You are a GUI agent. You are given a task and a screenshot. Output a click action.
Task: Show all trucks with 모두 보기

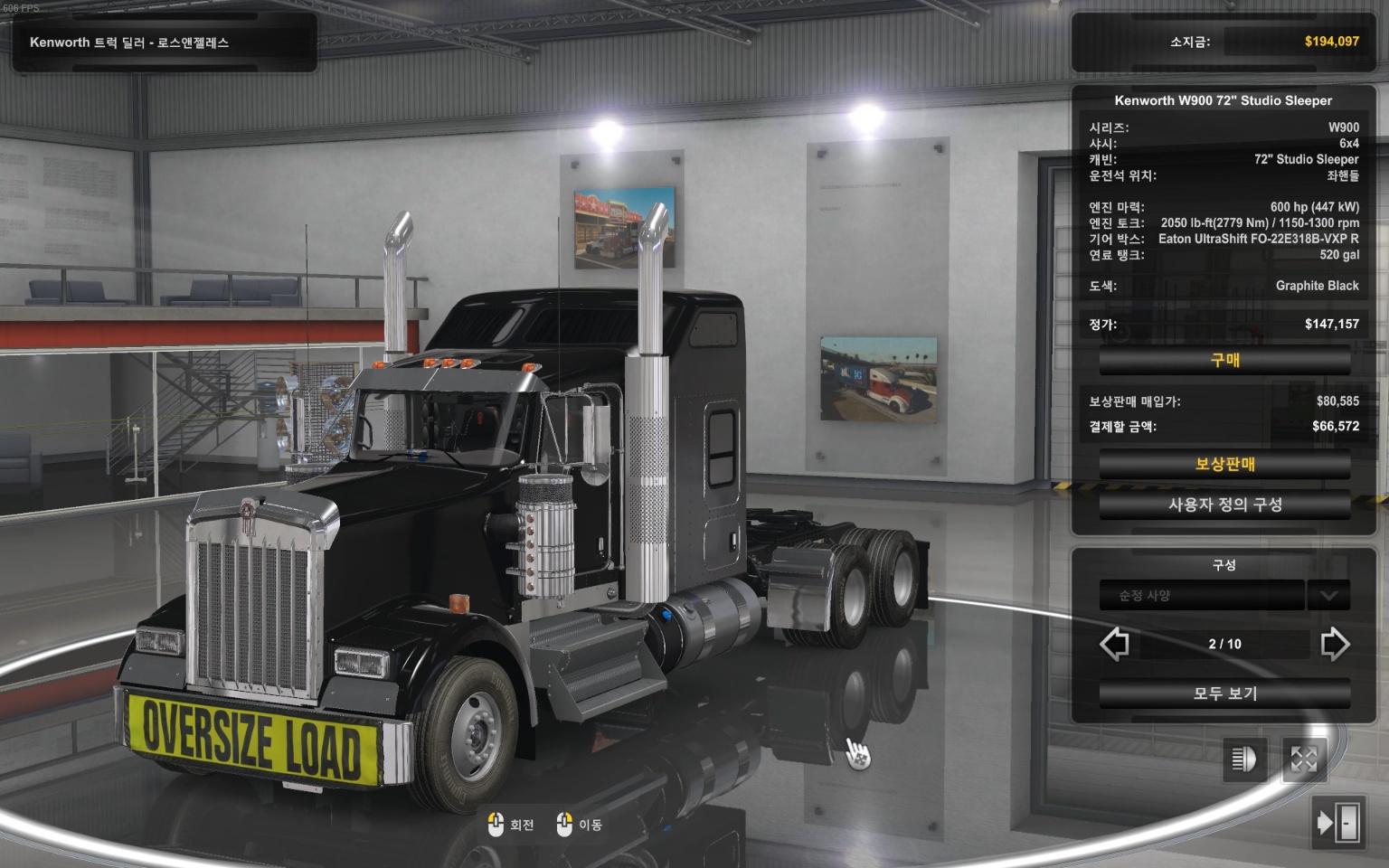tap(1224, 693)
